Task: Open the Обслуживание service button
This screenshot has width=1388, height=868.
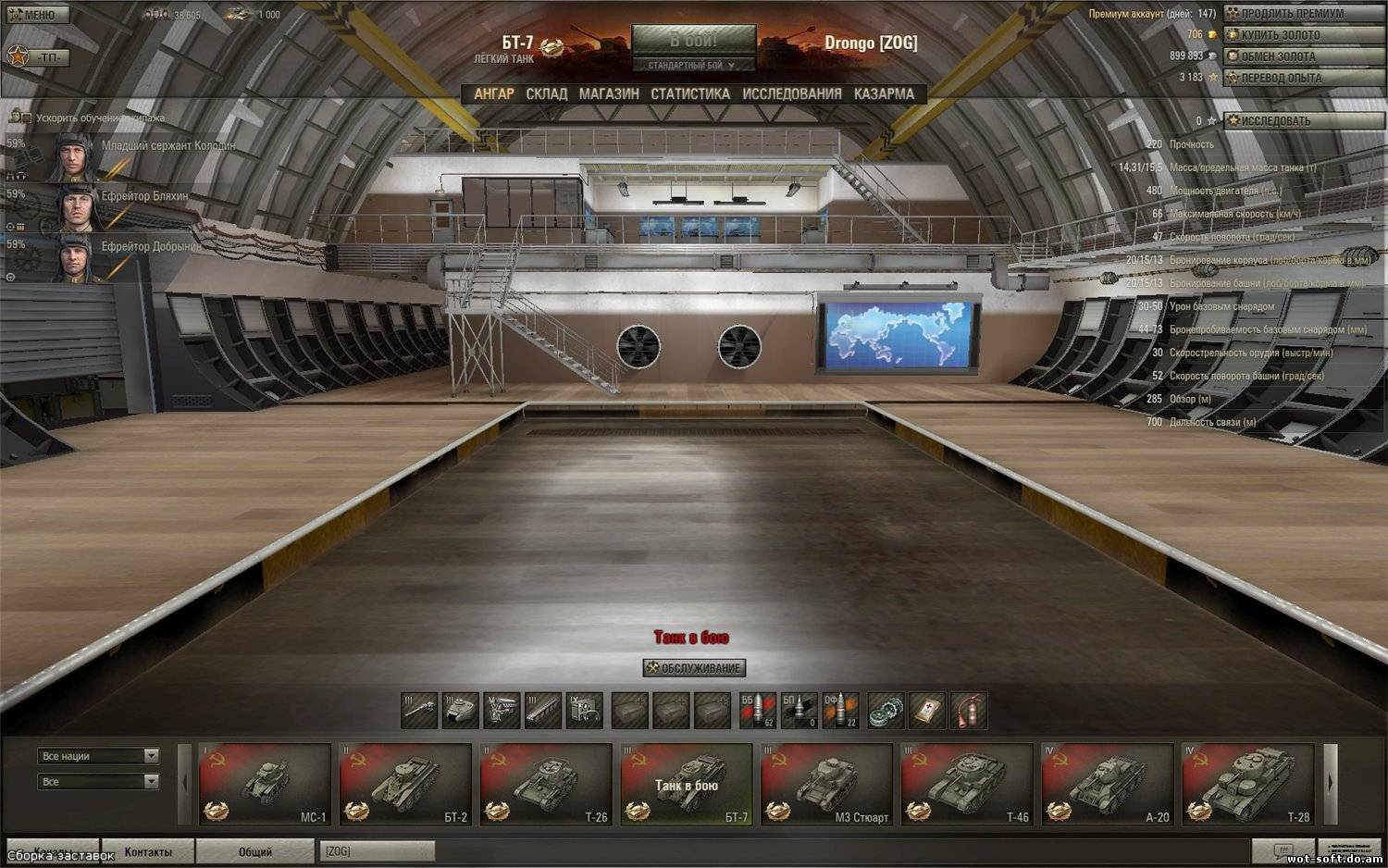Action: [x=694, y=667]
